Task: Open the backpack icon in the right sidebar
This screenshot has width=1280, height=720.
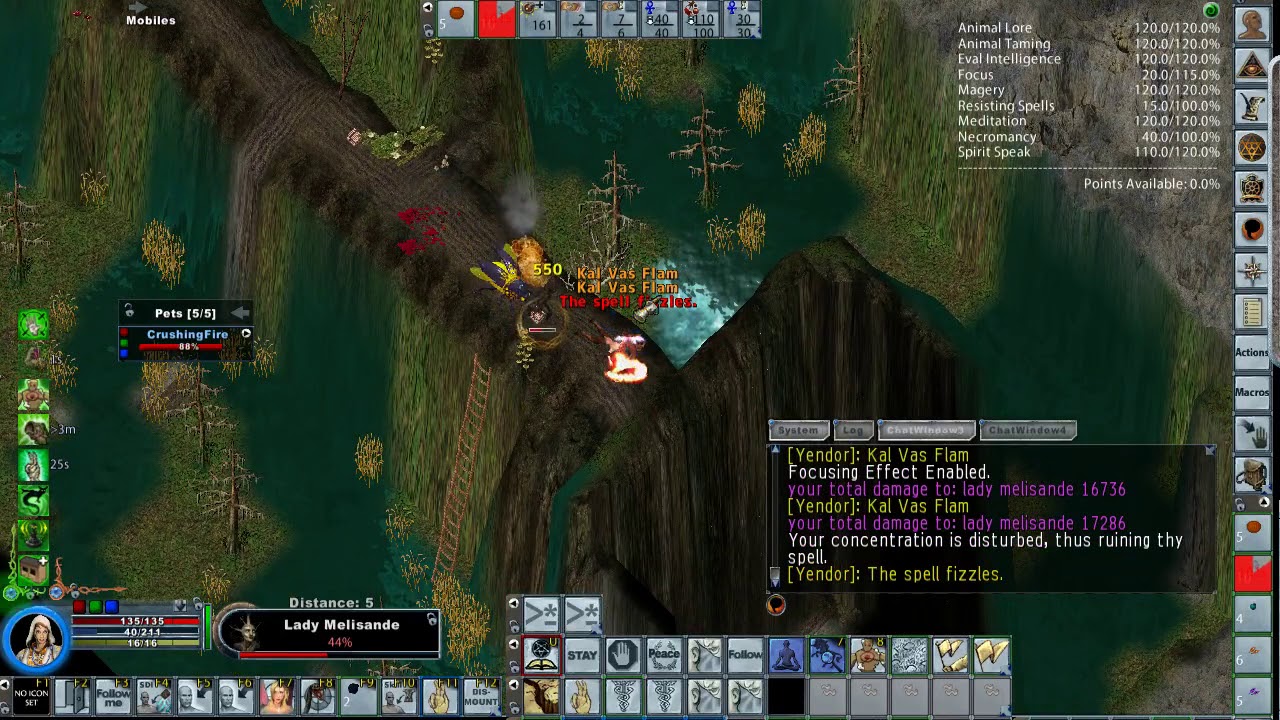Action: pyautogui.click(x=1251, y=228)
